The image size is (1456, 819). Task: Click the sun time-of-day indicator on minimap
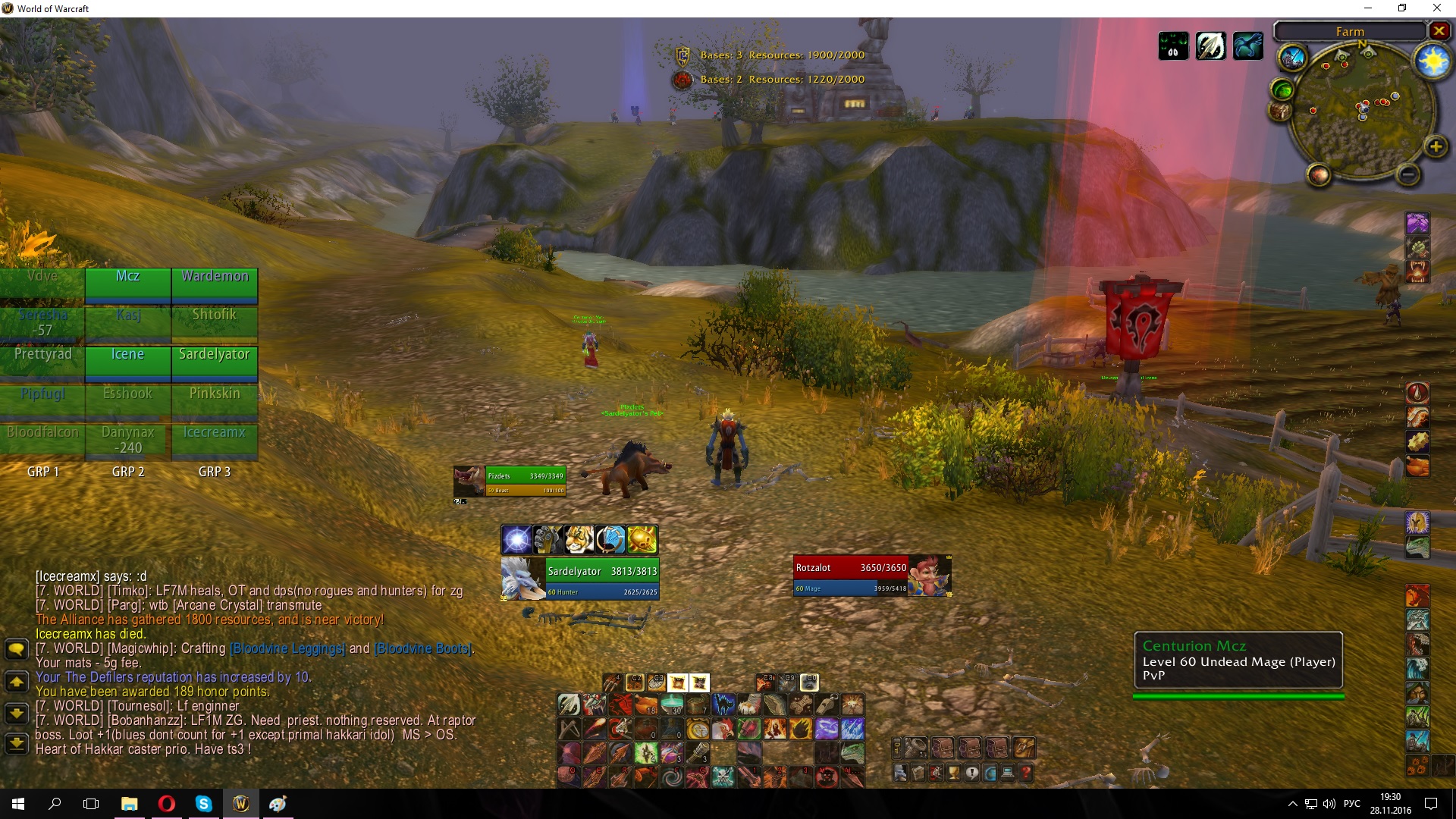(x=1432, y=61)
